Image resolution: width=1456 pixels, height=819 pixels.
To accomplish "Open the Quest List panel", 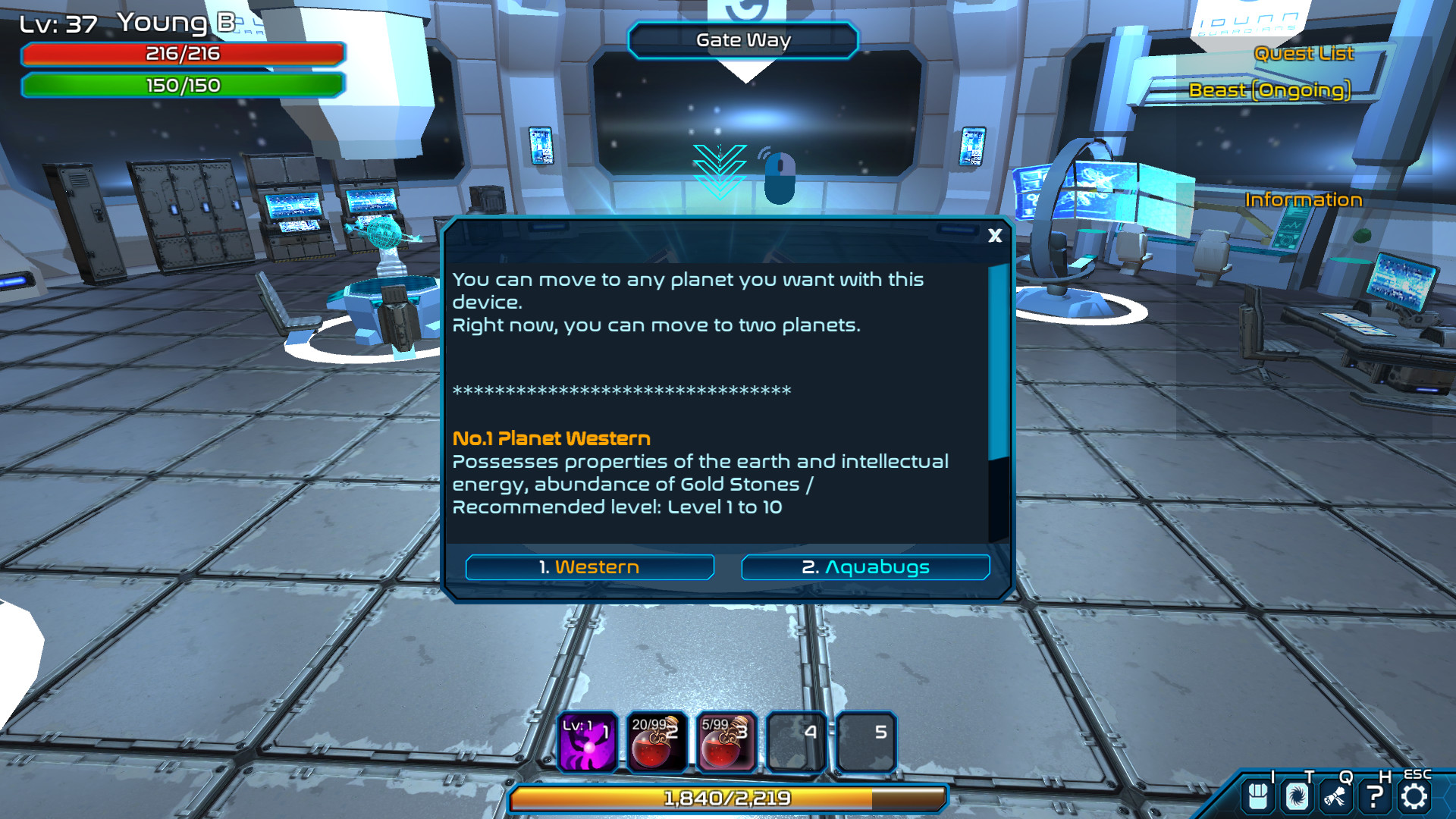I will pyautogui.click(x=1304, y=54).
